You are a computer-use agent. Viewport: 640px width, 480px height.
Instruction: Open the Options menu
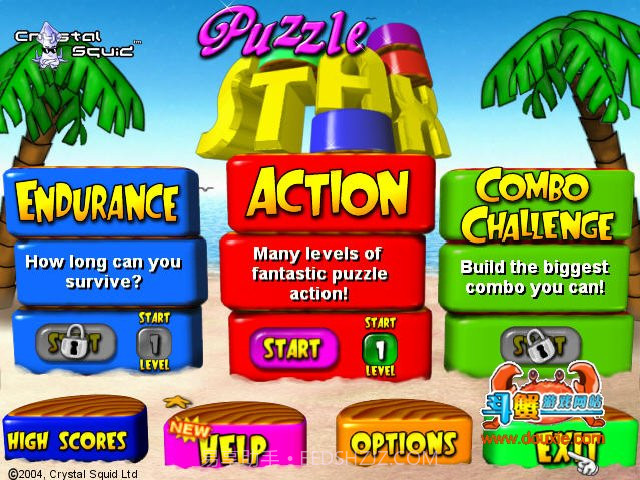(x=404, y=441)
